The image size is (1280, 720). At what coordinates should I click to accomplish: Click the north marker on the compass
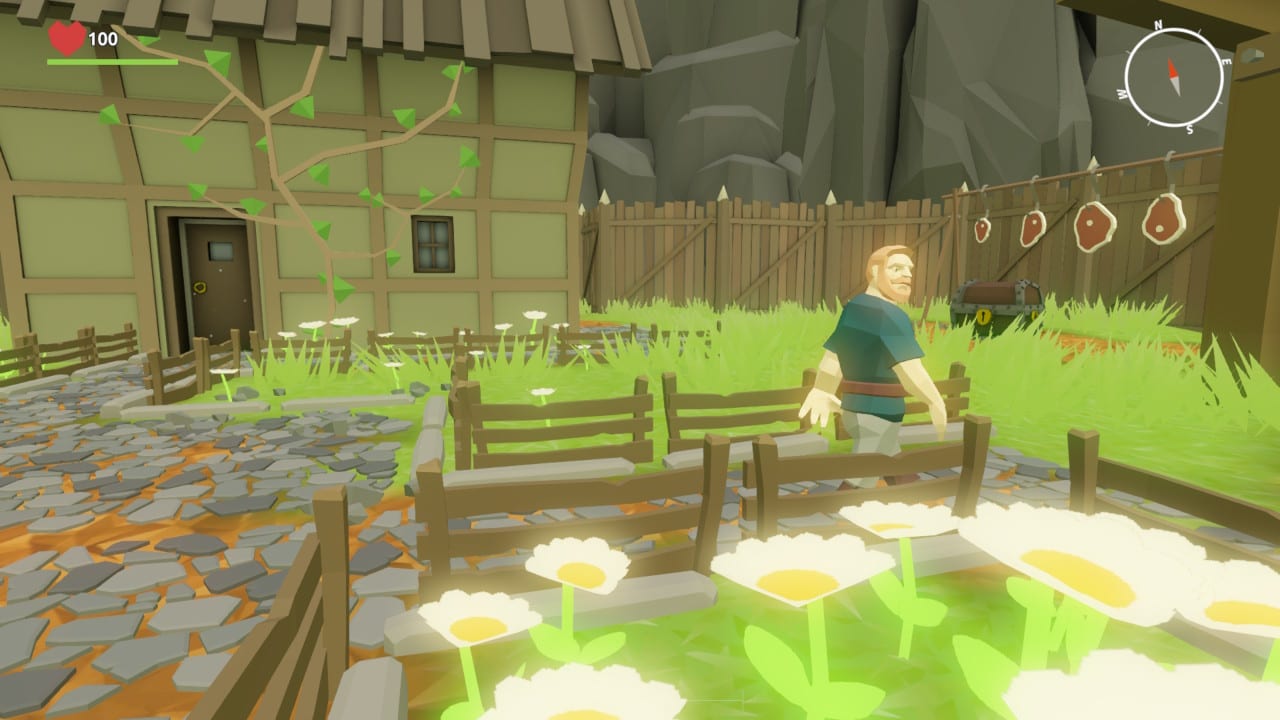coord(1158,27)
